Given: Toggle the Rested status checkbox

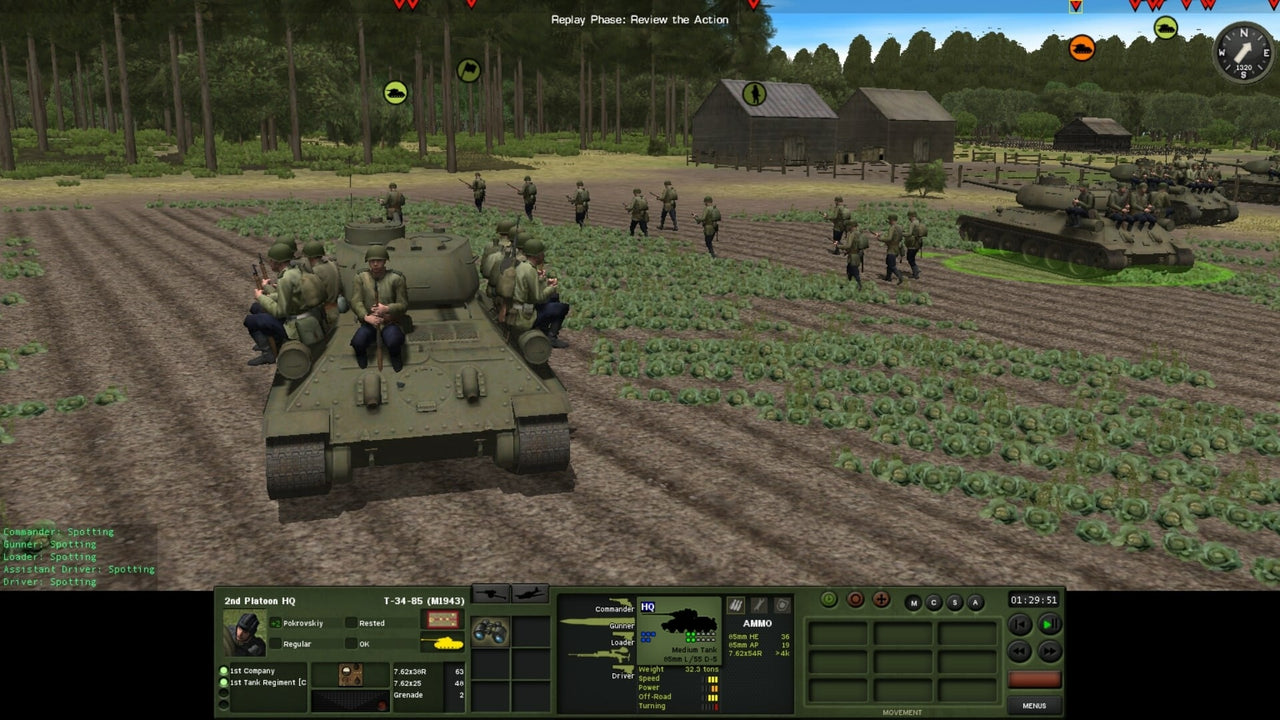Looking at the screenshot, I should pyautogui.click(x=352, y=623).
